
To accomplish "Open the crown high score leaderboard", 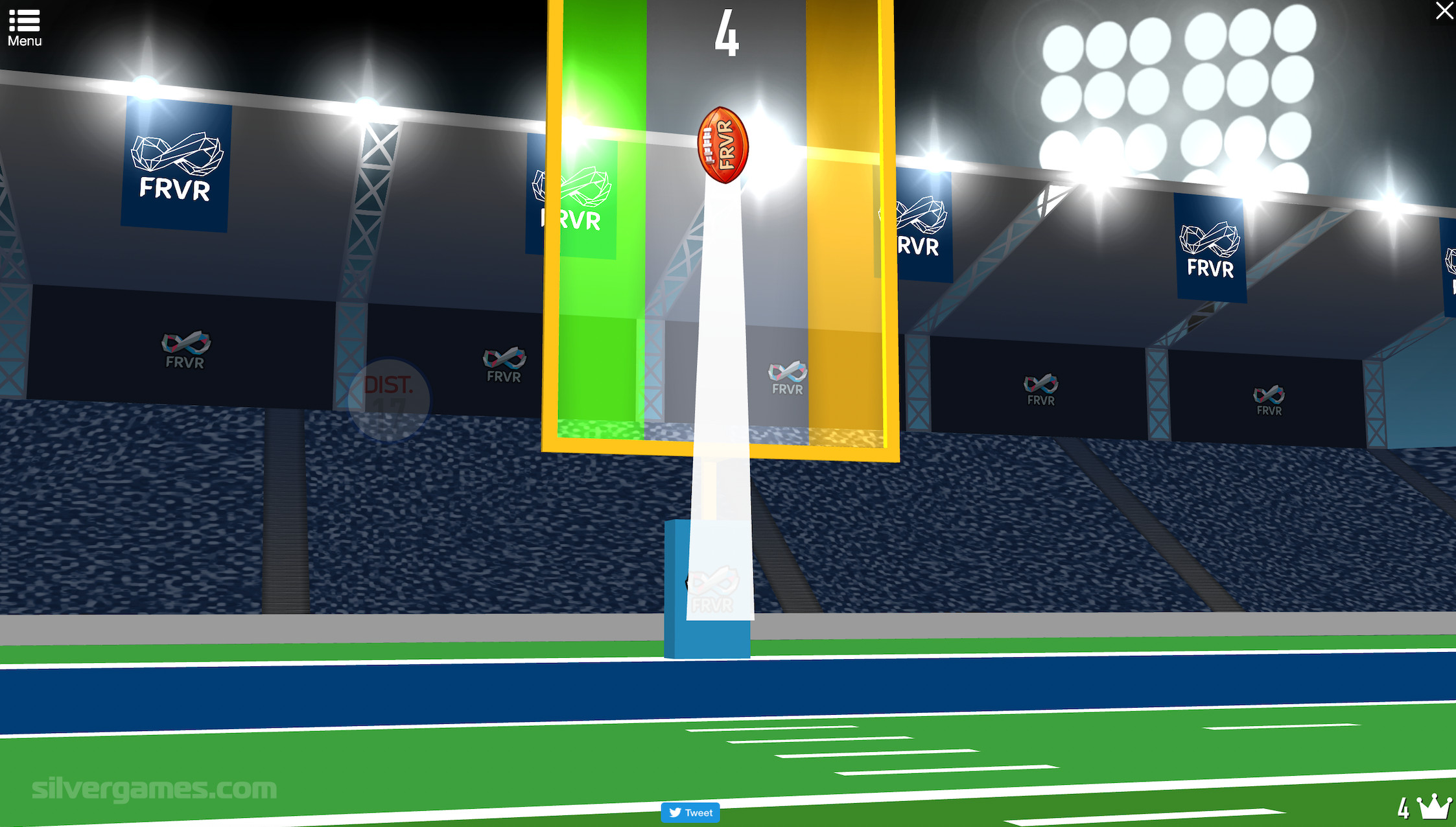I will point(1433,806).
